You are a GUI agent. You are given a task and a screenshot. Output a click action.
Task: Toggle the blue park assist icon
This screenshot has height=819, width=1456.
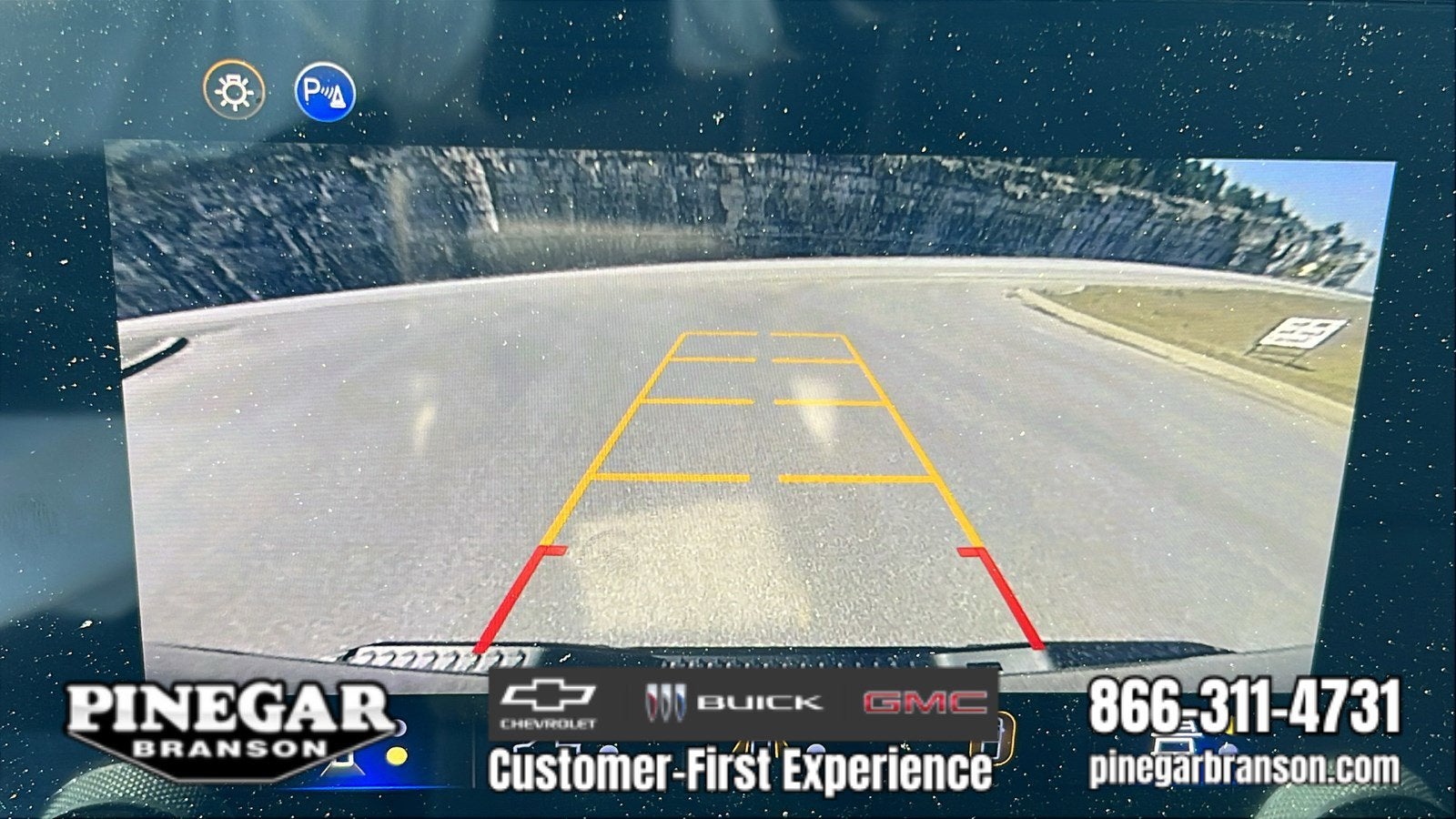pos(325,92)
